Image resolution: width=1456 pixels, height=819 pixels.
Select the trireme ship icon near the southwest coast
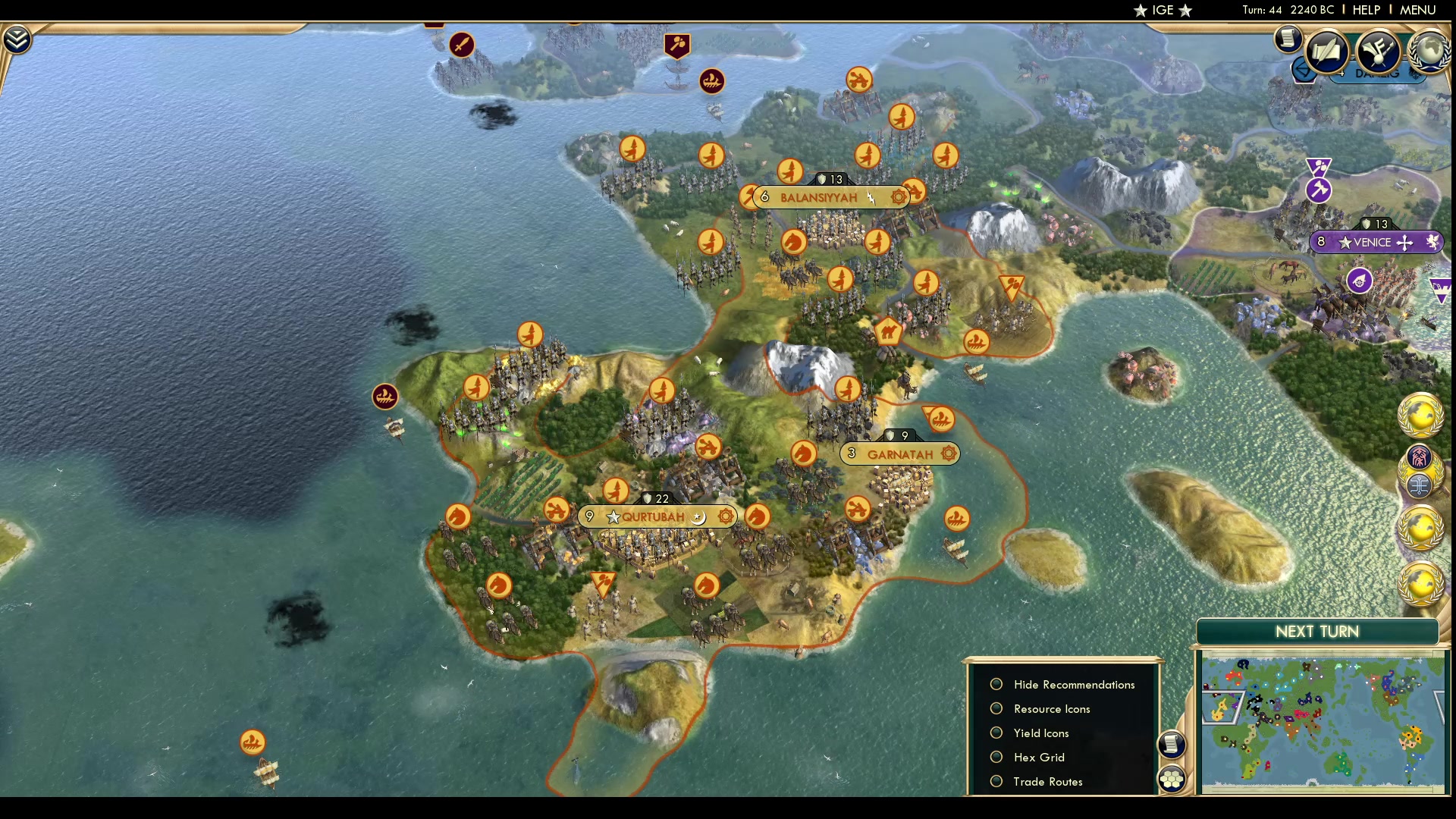click(253, 743)
